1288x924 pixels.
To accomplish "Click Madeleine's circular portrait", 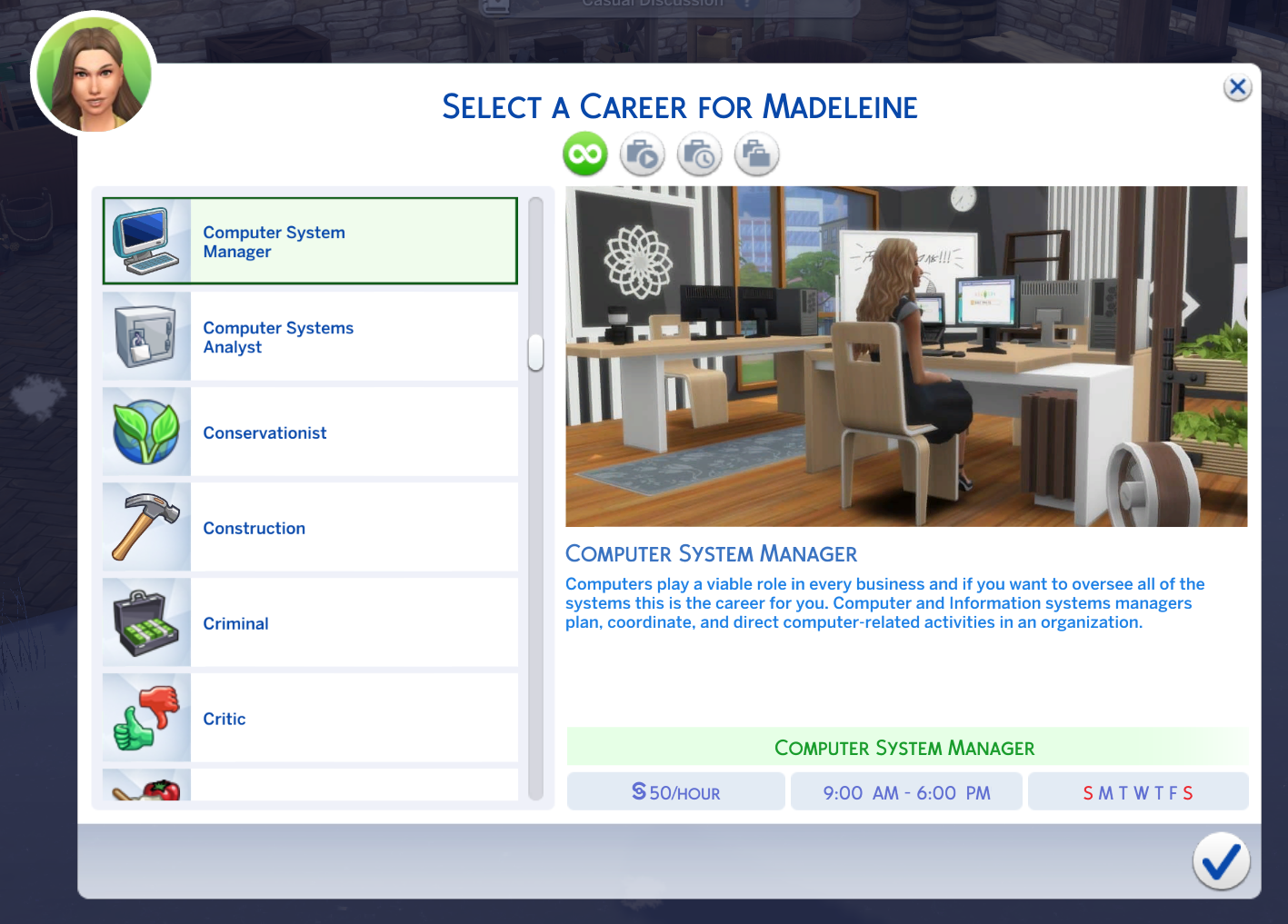I will [93, 73].
